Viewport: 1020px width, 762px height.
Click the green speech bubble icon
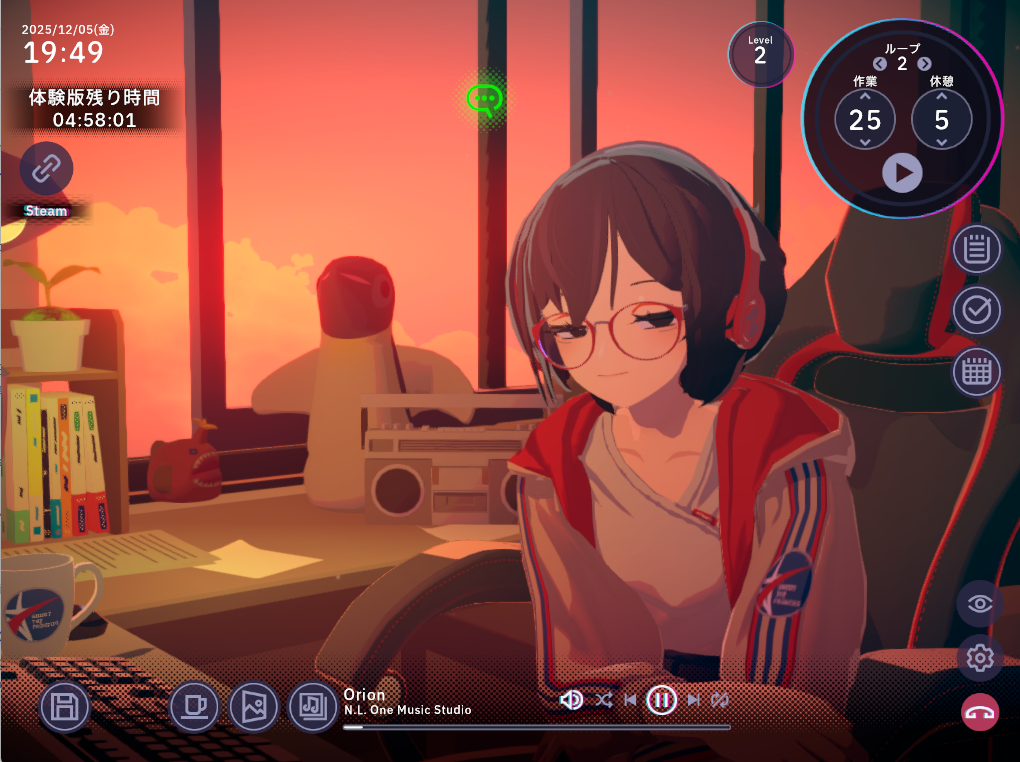[484, 99]
